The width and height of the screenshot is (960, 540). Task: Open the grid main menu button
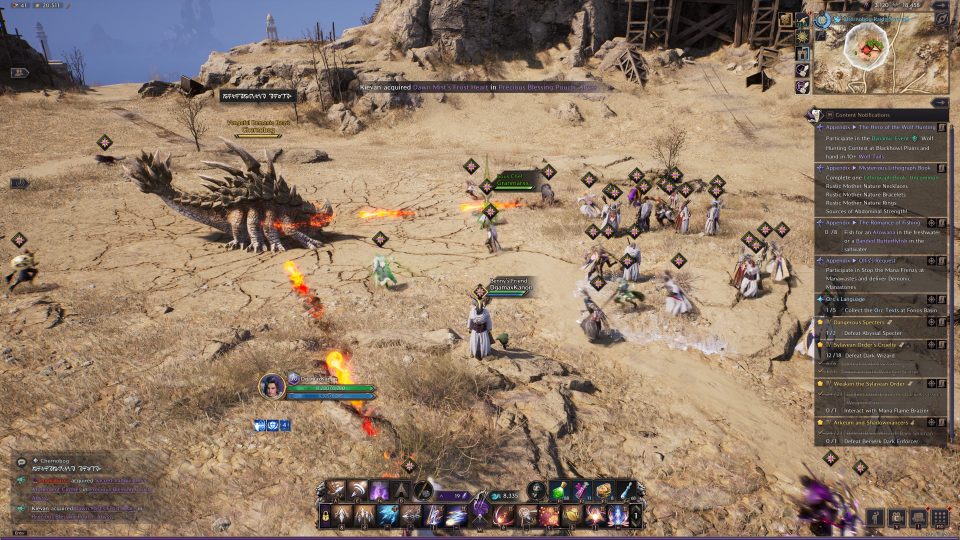click(939, 518)
